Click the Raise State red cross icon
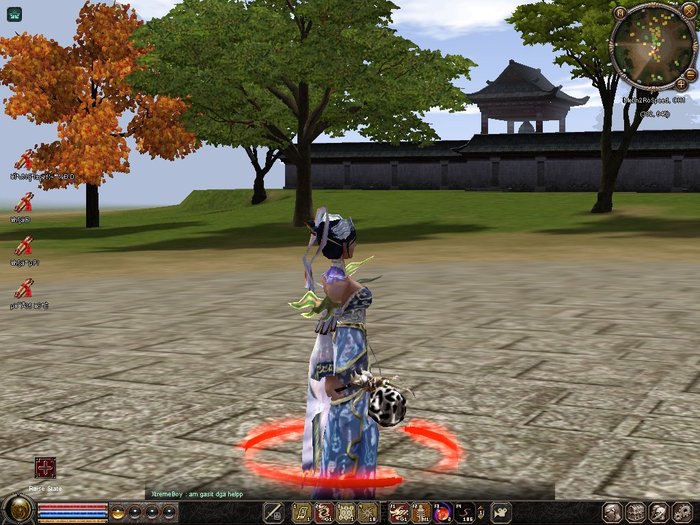 (45, 468)
